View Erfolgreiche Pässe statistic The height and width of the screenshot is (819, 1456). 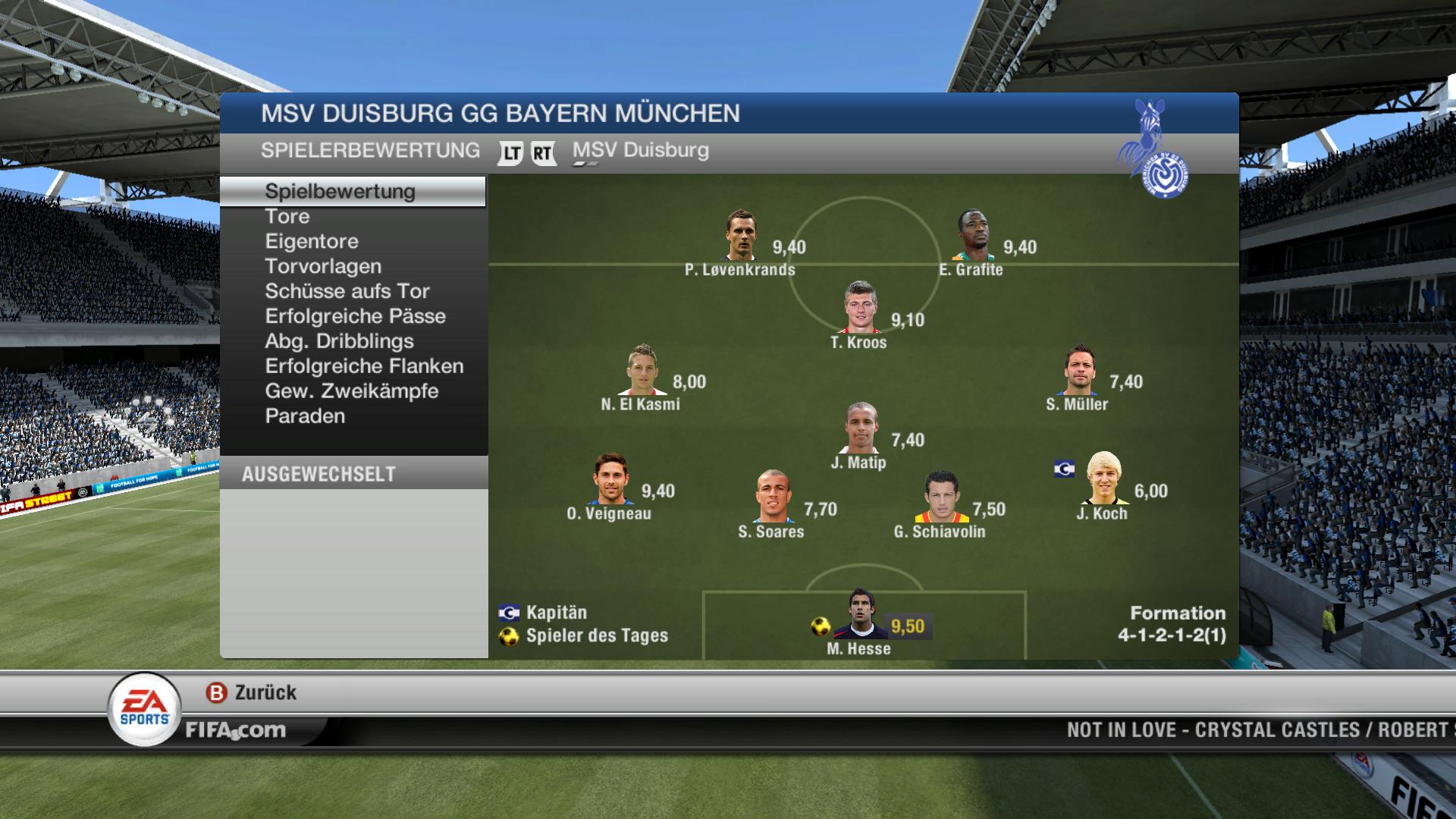tap(355, 317)
